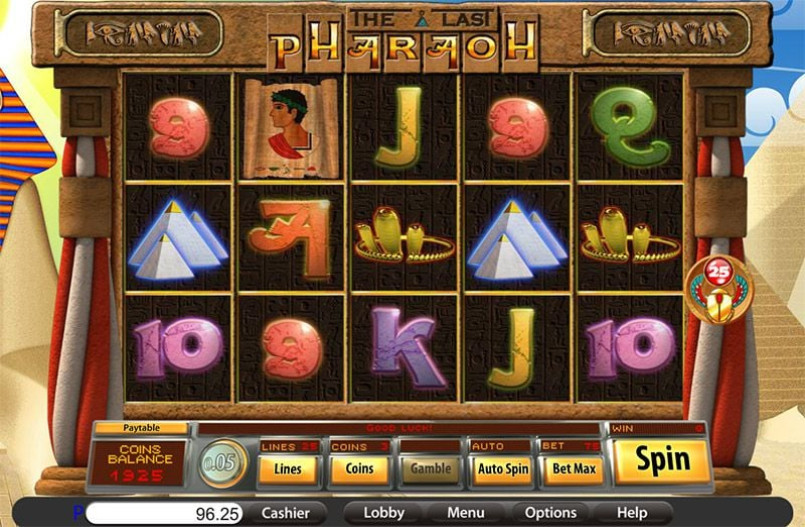The image size is (805, 527).
Task: Adjust the Coins per line
Action: (360, 468)
